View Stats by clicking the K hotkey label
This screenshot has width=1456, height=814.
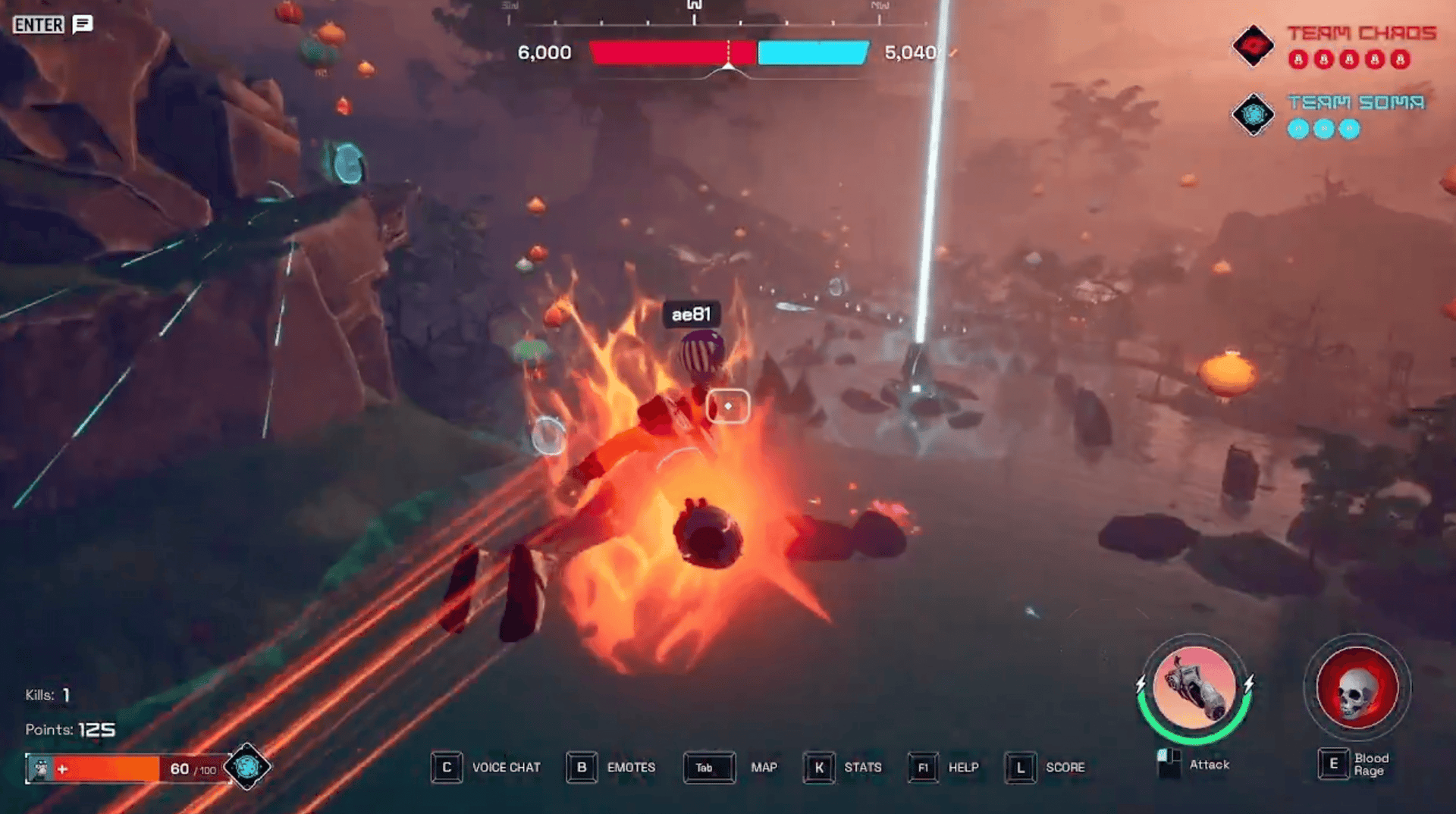tap(819, 768)
